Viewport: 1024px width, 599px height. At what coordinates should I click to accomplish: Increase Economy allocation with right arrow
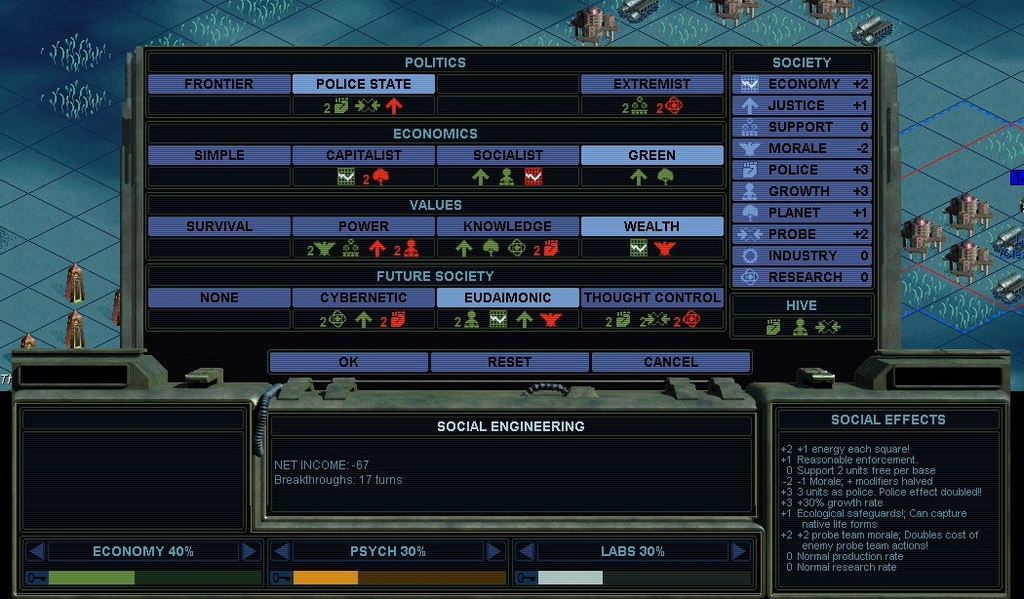tap(249, 551)
